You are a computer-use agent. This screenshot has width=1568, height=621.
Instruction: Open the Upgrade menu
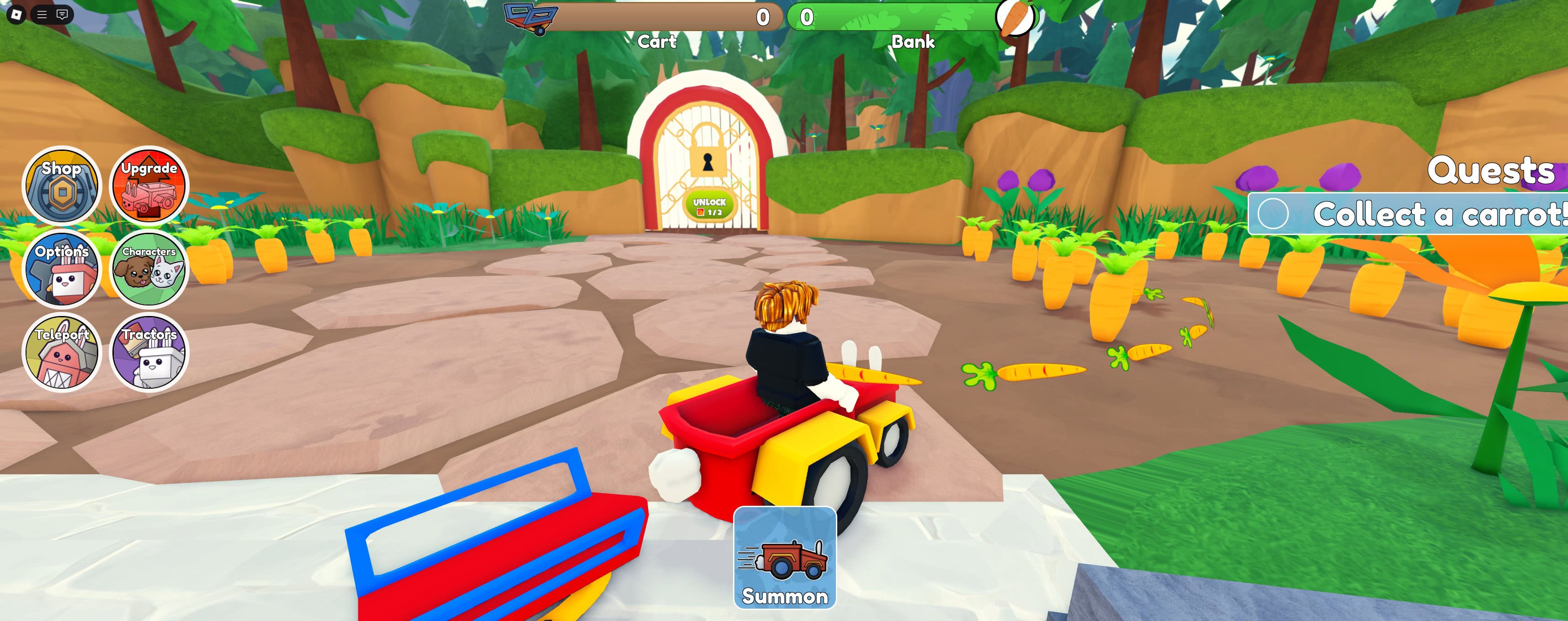pyautogui.click(x=148, y=186)
